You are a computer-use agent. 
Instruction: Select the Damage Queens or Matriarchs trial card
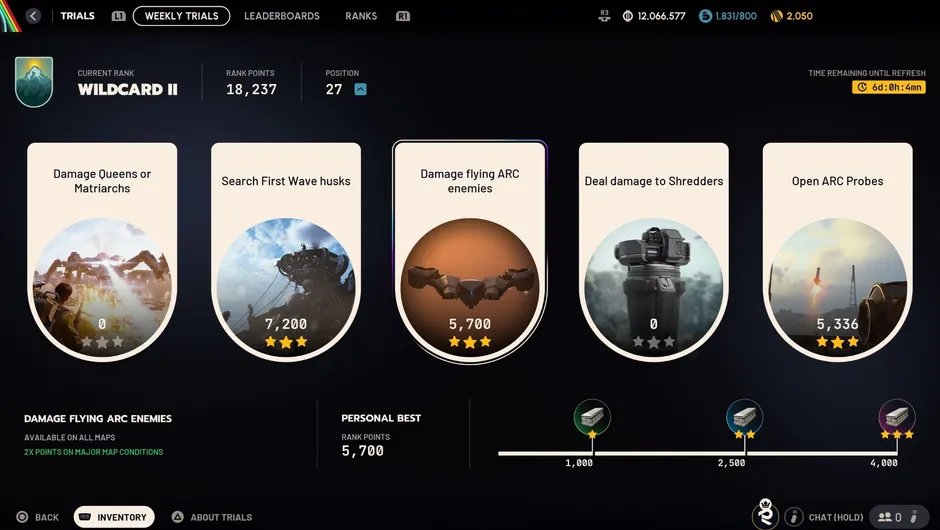pyautogui.click(x=102, y=250)
